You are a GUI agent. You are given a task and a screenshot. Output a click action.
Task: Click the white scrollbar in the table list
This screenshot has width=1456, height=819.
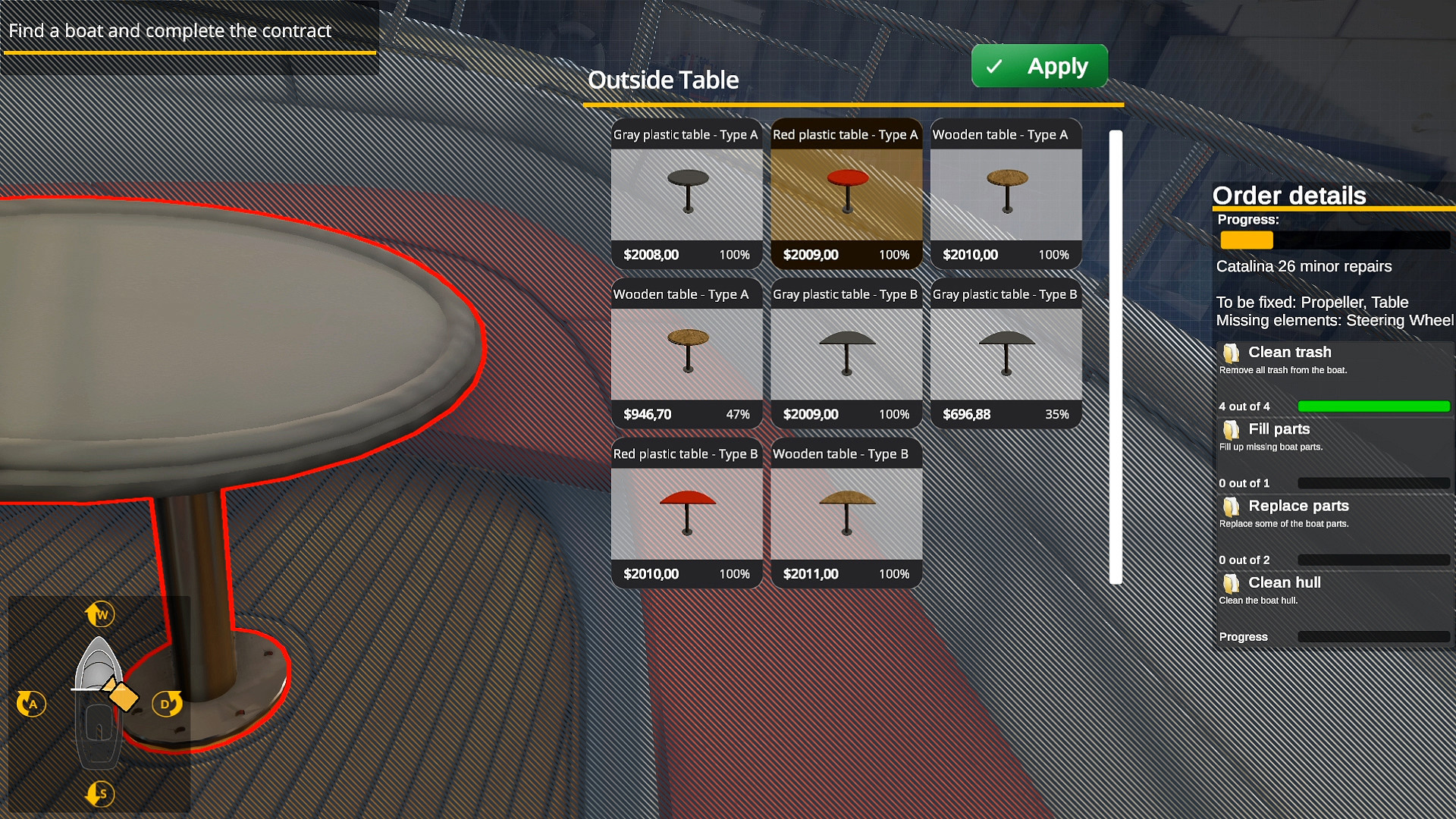[1112, 356]
